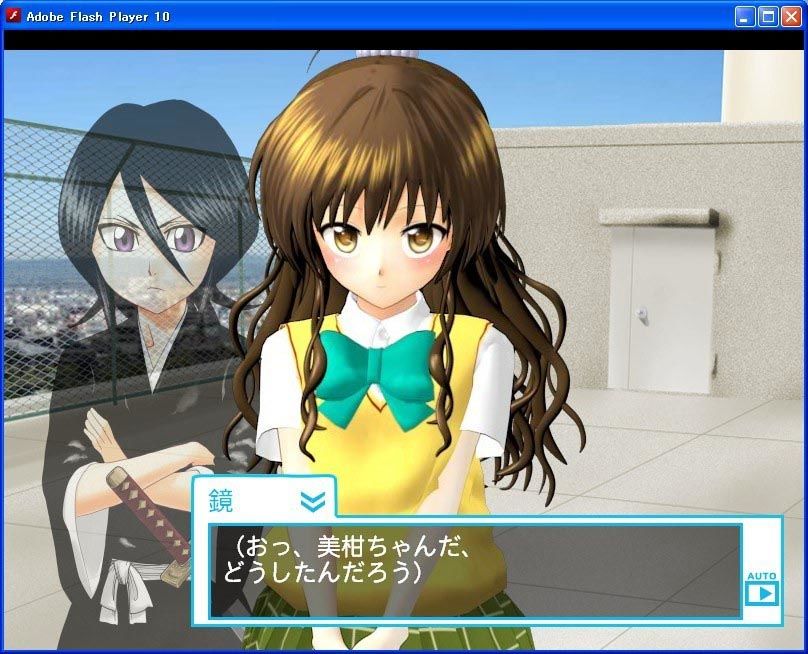Click the double-chevron arrow on the name tab
The width and height of the screenshot is (808, 654).
coord(312,501)
